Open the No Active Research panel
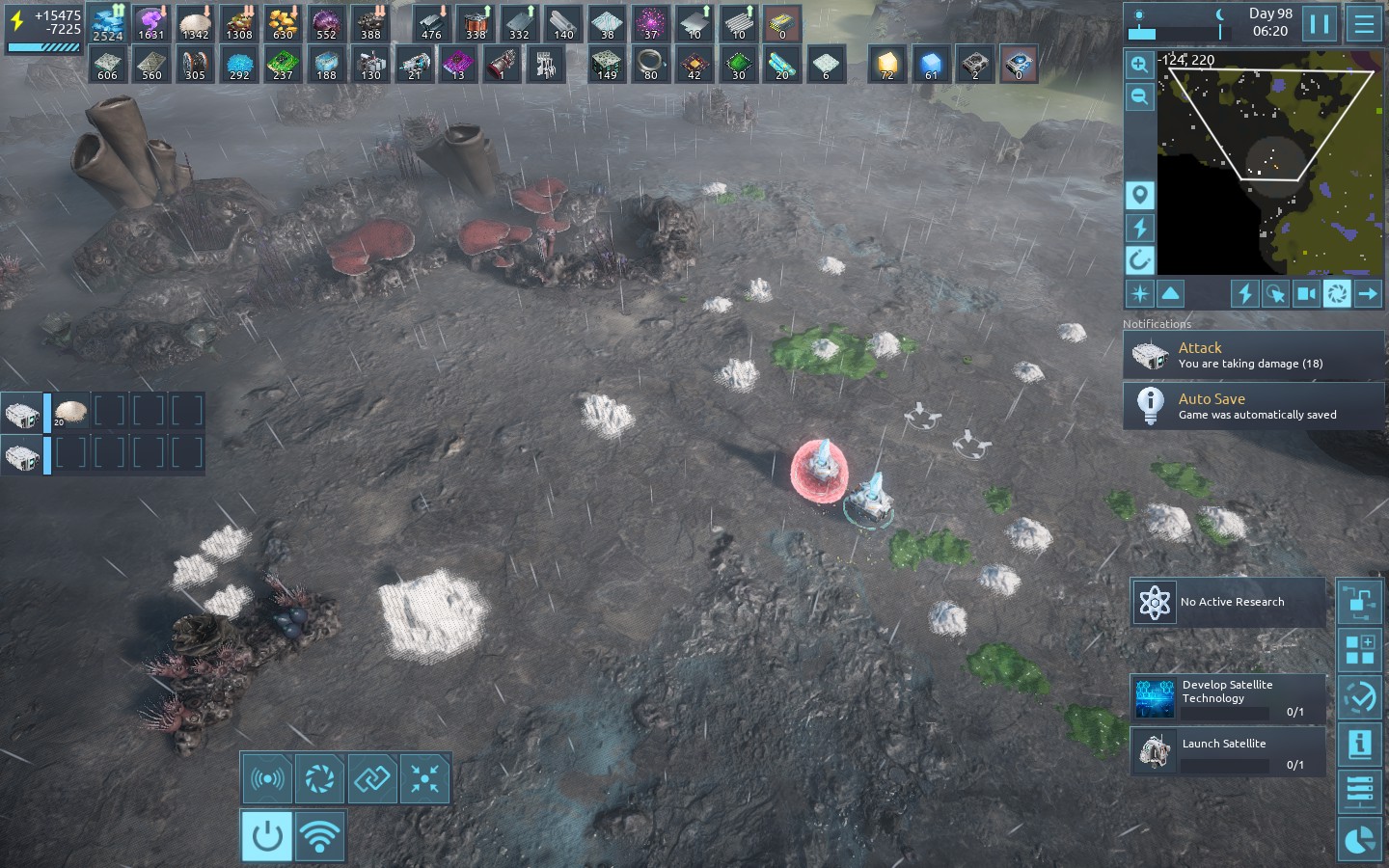1389x868 pixels. tap(1228, 602)
